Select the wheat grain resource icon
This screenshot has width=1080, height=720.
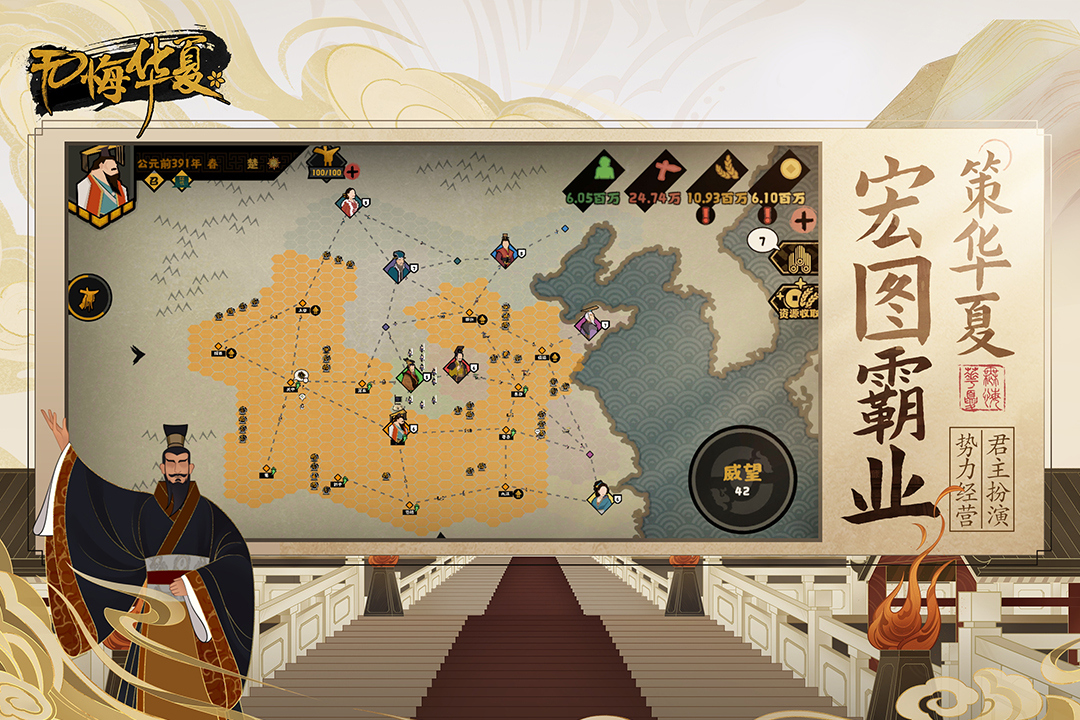[x=728, y=168]
